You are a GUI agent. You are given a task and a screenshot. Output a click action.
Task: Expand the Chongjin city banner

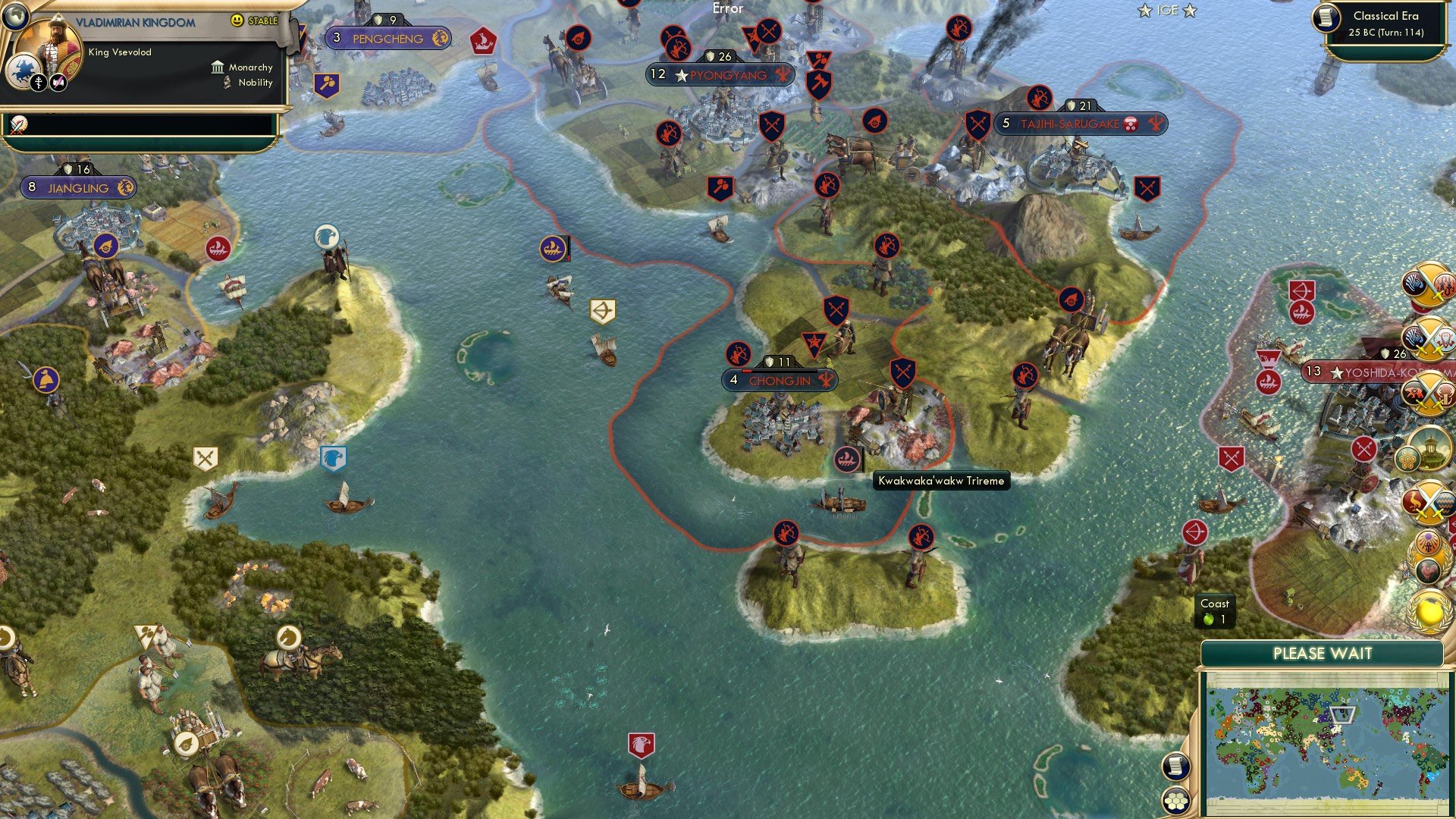coord(781,379)
